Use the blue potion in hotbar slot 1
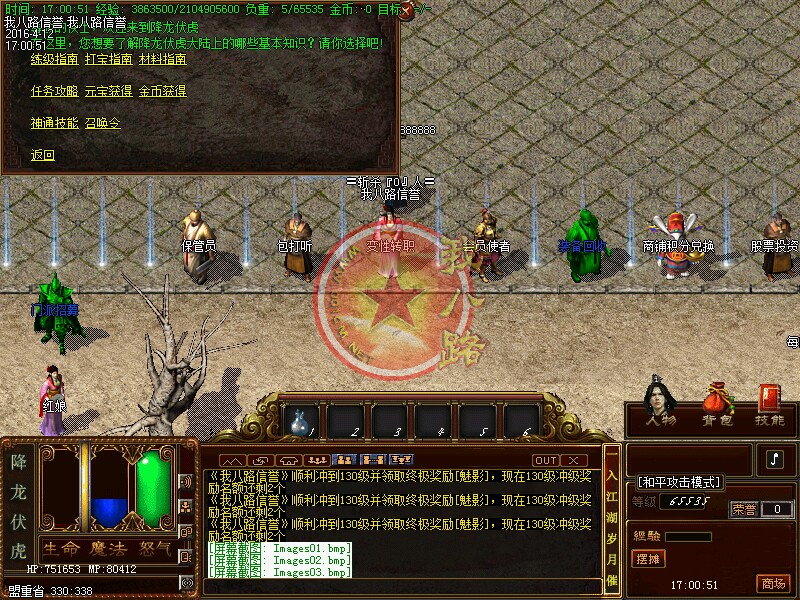Viewport: 800px width, 600px height. click(300, 420)
